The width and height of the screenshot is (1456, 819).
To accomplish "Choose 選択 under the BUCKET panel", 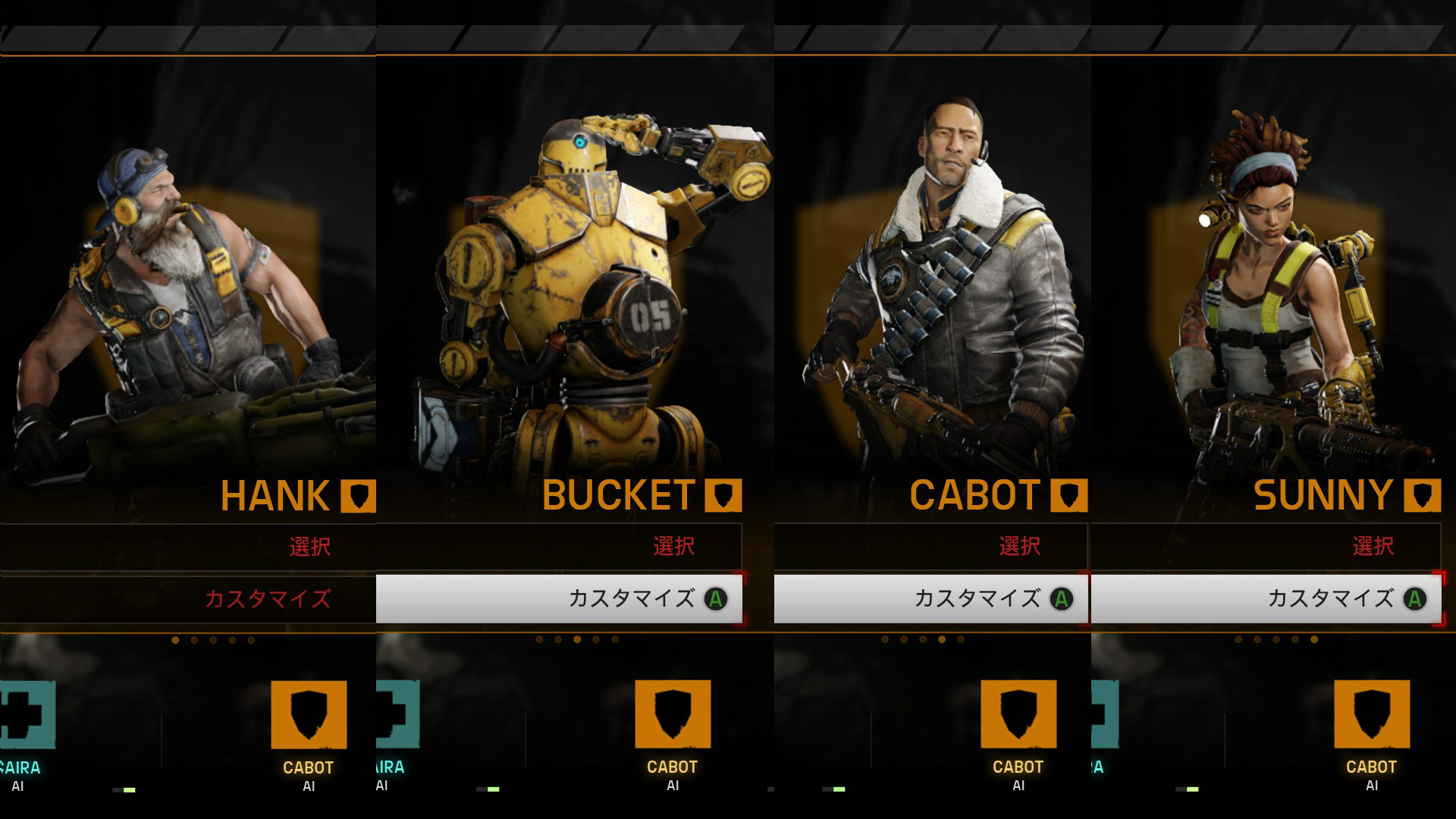I will point(673,547).
